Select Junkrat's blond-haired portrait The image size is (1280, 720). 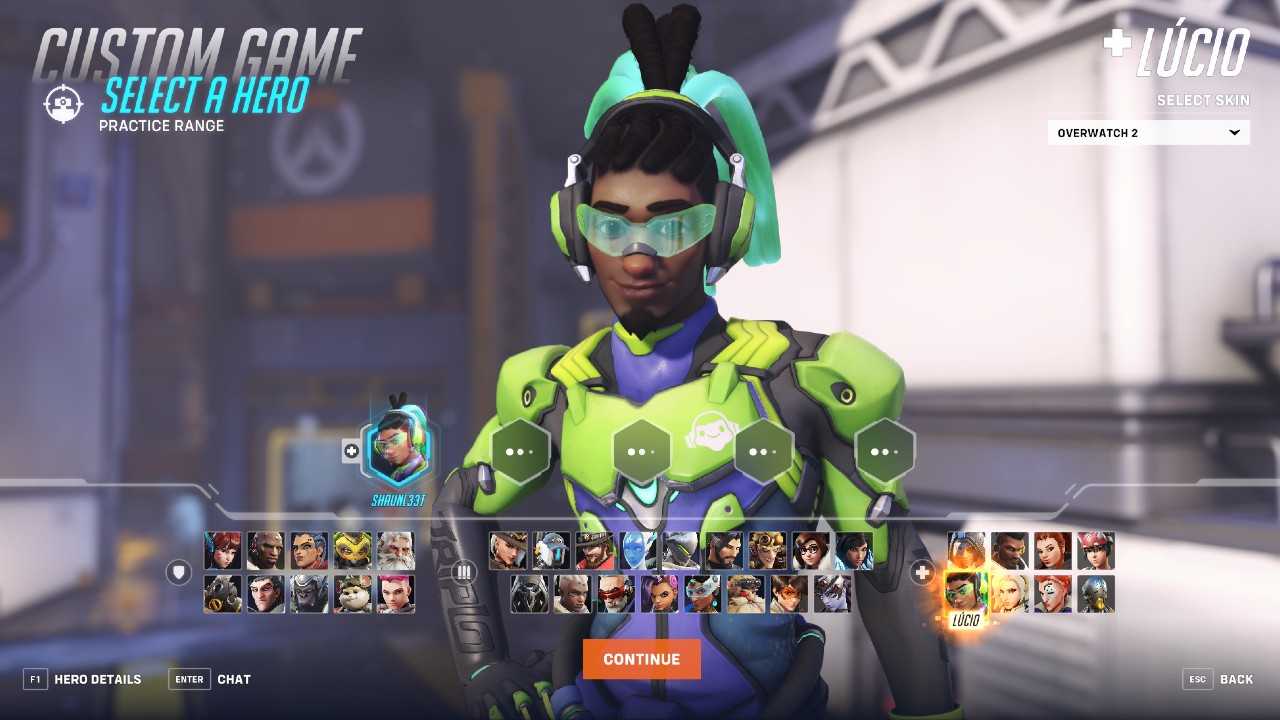767,551
